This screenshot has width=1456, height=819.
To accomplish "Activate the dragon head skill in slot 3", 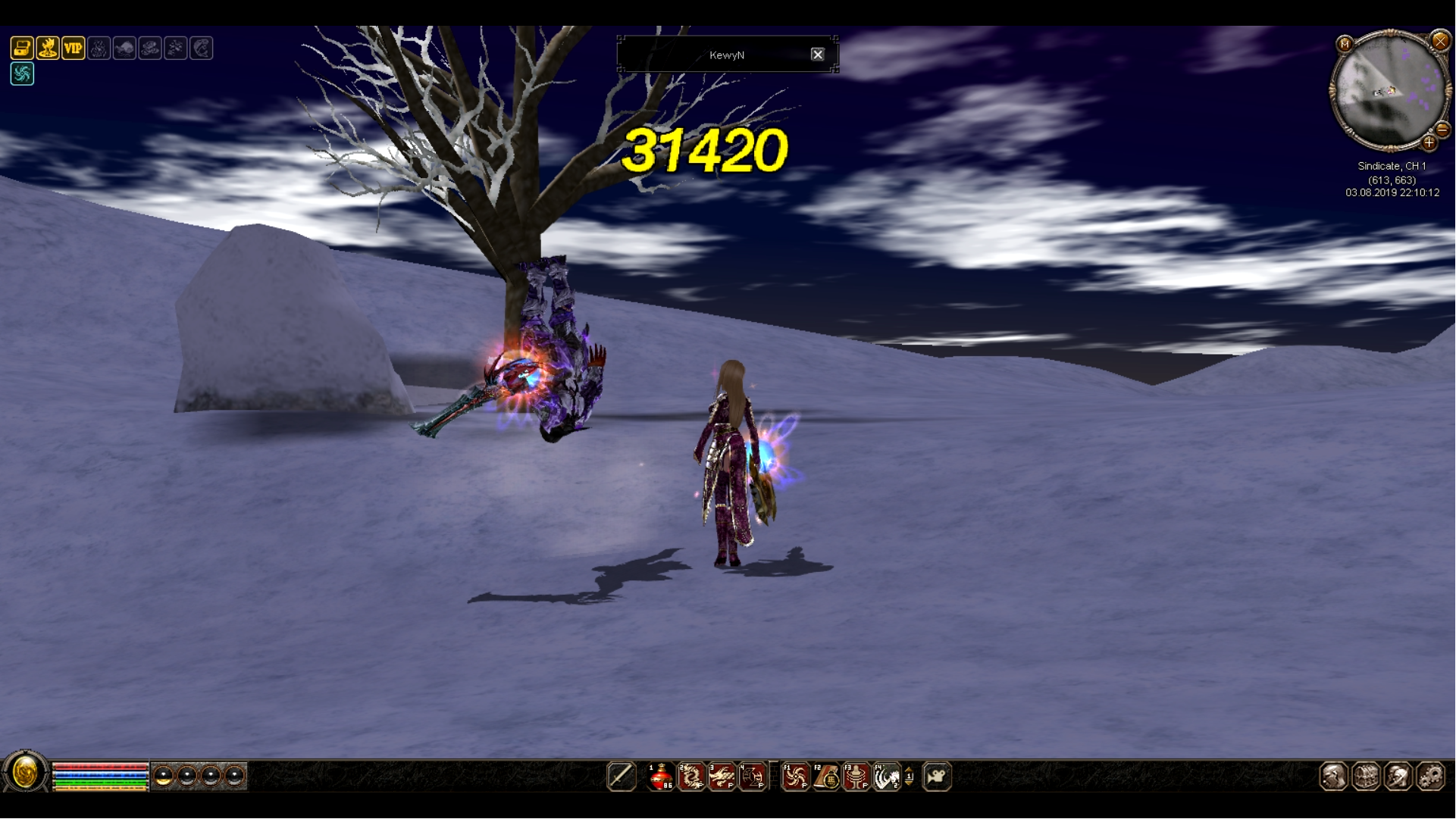I will pyautogui.click(x=722, y=777).
